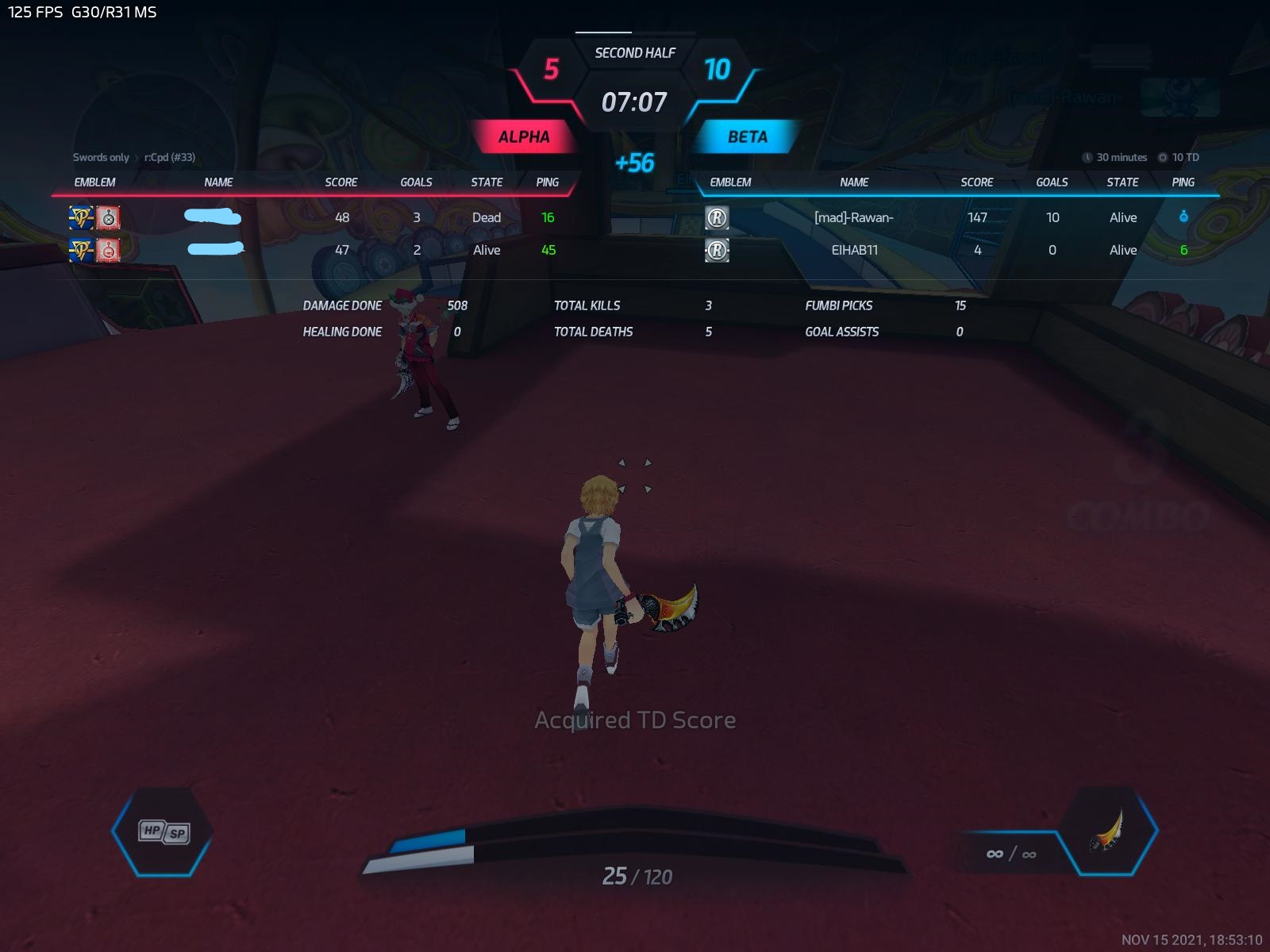The image size is (1270, 952).
Task: Click the R emblem beside EIHAB11
Action: tap(717, 251)
